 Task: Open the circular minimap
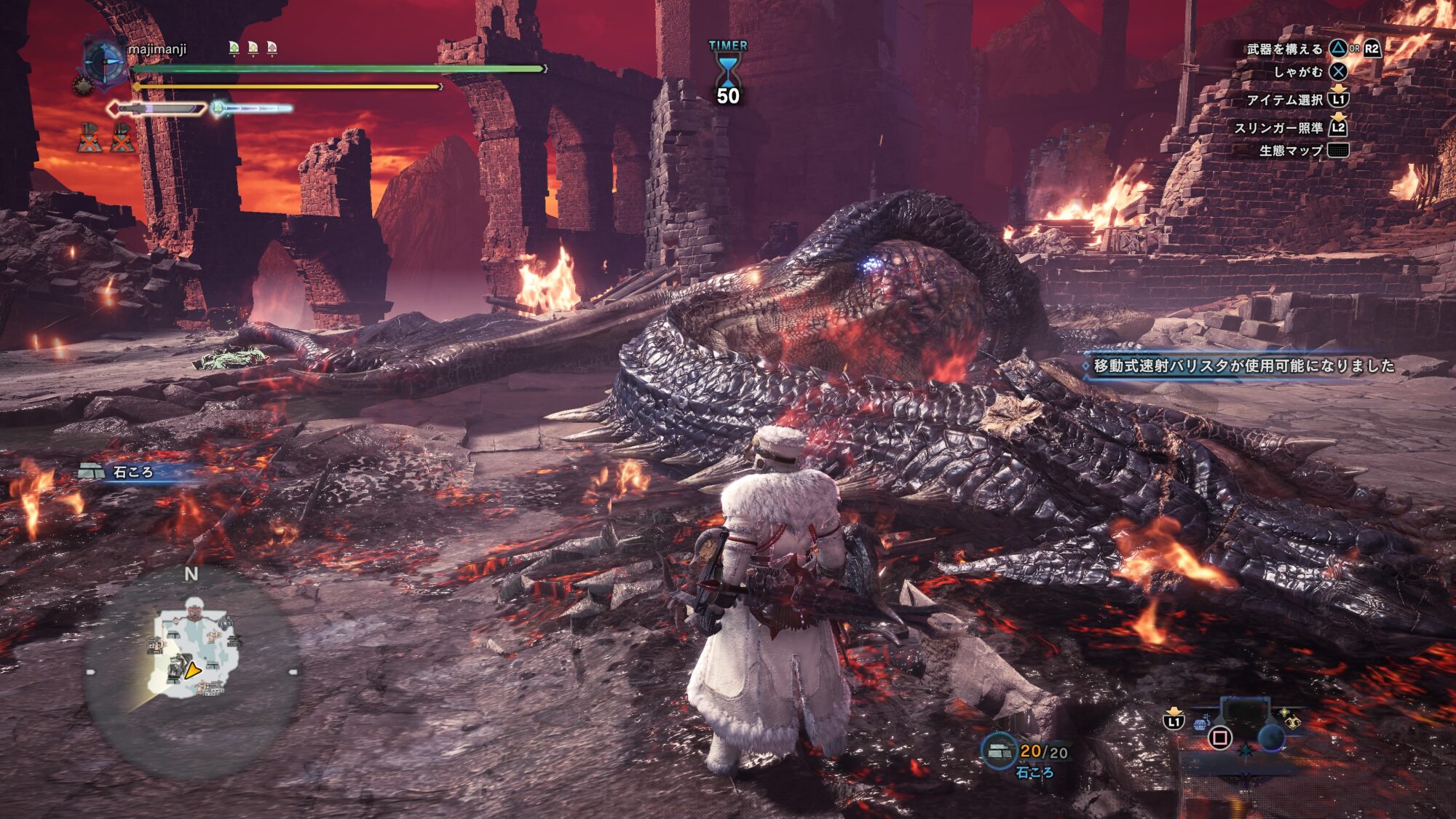coord(191,671)
